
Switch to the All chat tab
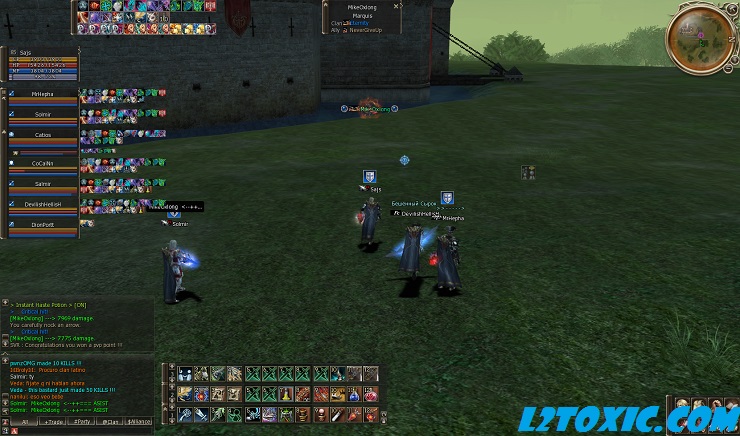pyautogui.click(x=24, y=422)
